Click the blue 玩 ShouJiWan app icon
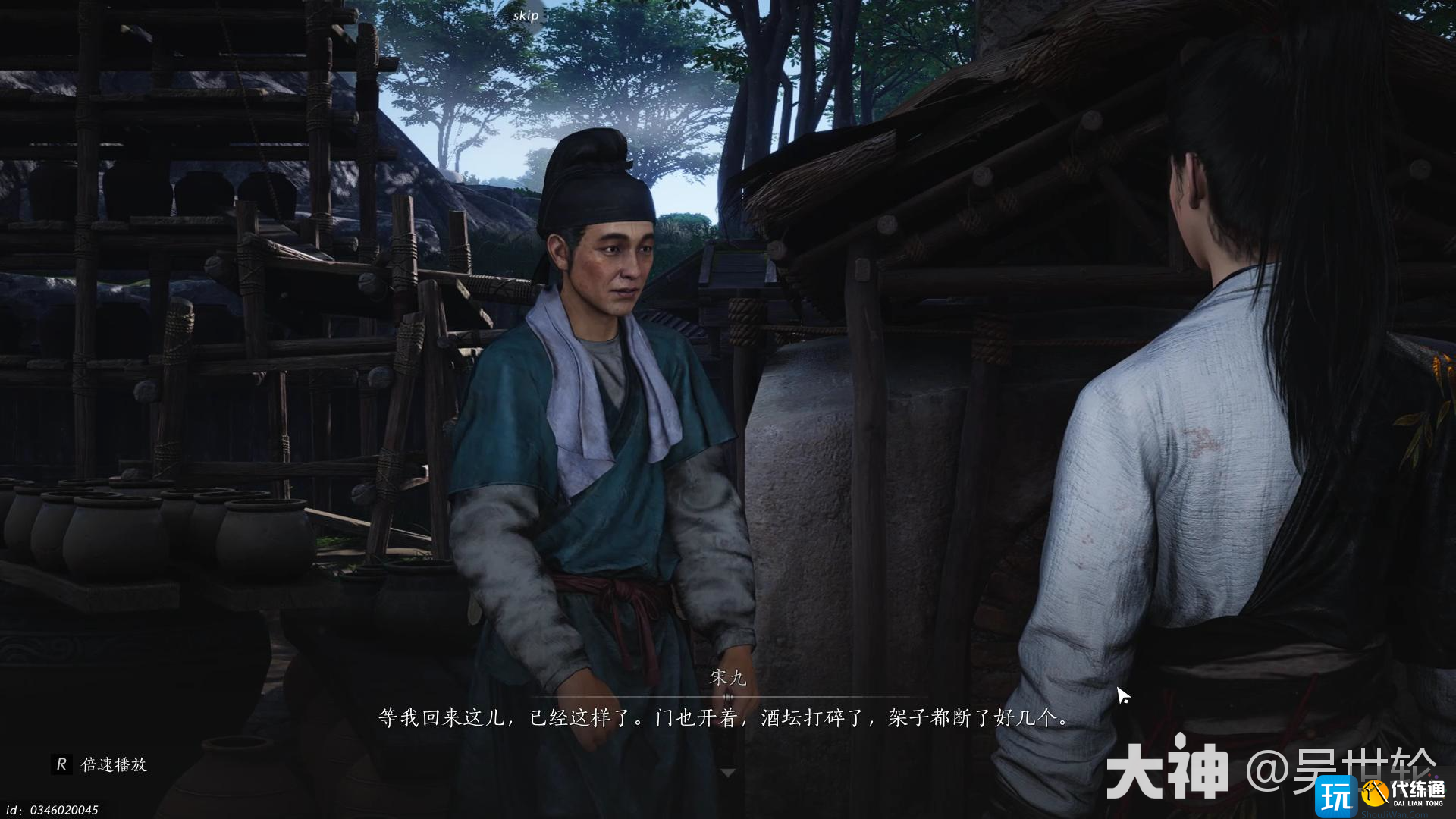This screenshot has height=819, width=1456. [1336, 796]
